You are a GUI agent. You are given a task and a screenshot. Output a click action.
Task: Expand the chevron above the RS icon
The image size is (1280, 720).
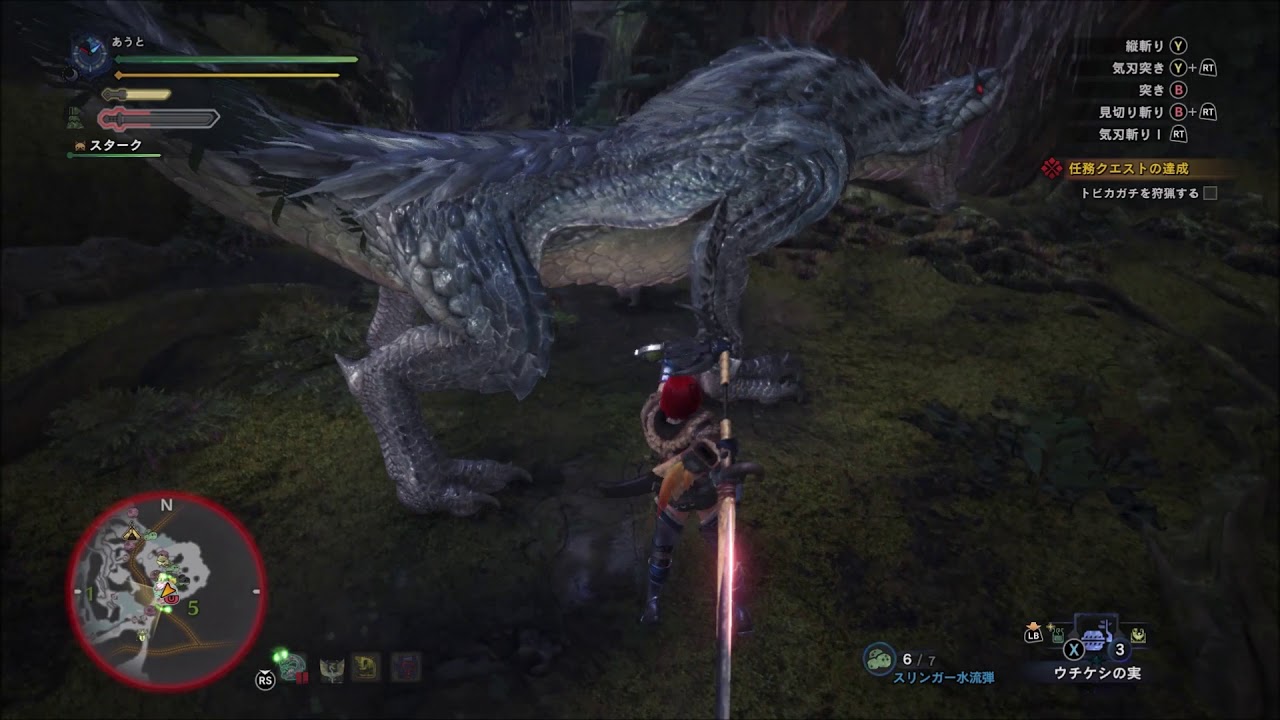(x=264, y=671)
